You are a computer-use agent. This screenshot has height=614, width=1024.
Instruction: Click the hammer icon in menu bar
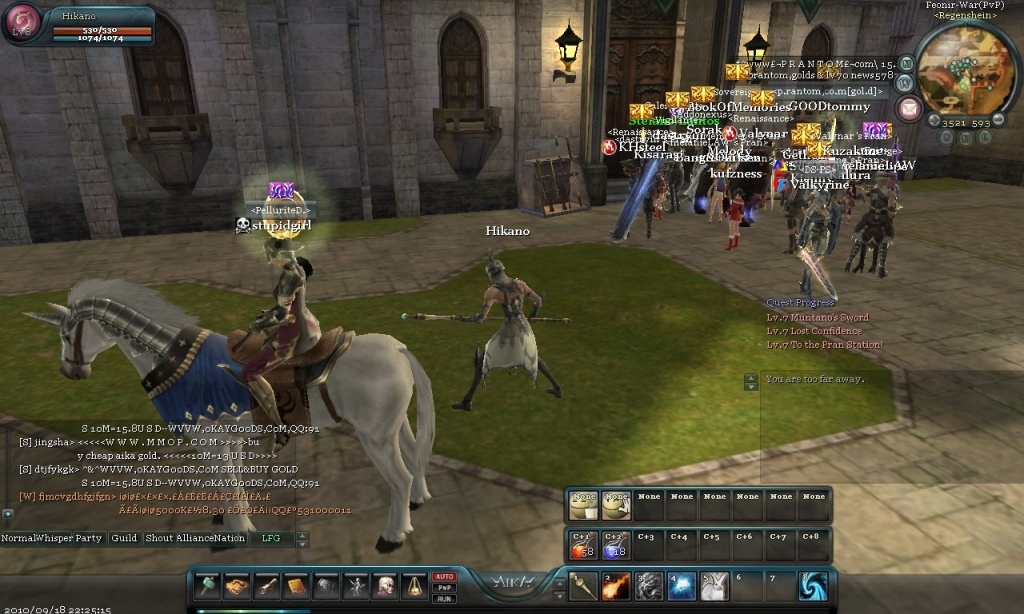pyautogui.click(x=207, y=586)
